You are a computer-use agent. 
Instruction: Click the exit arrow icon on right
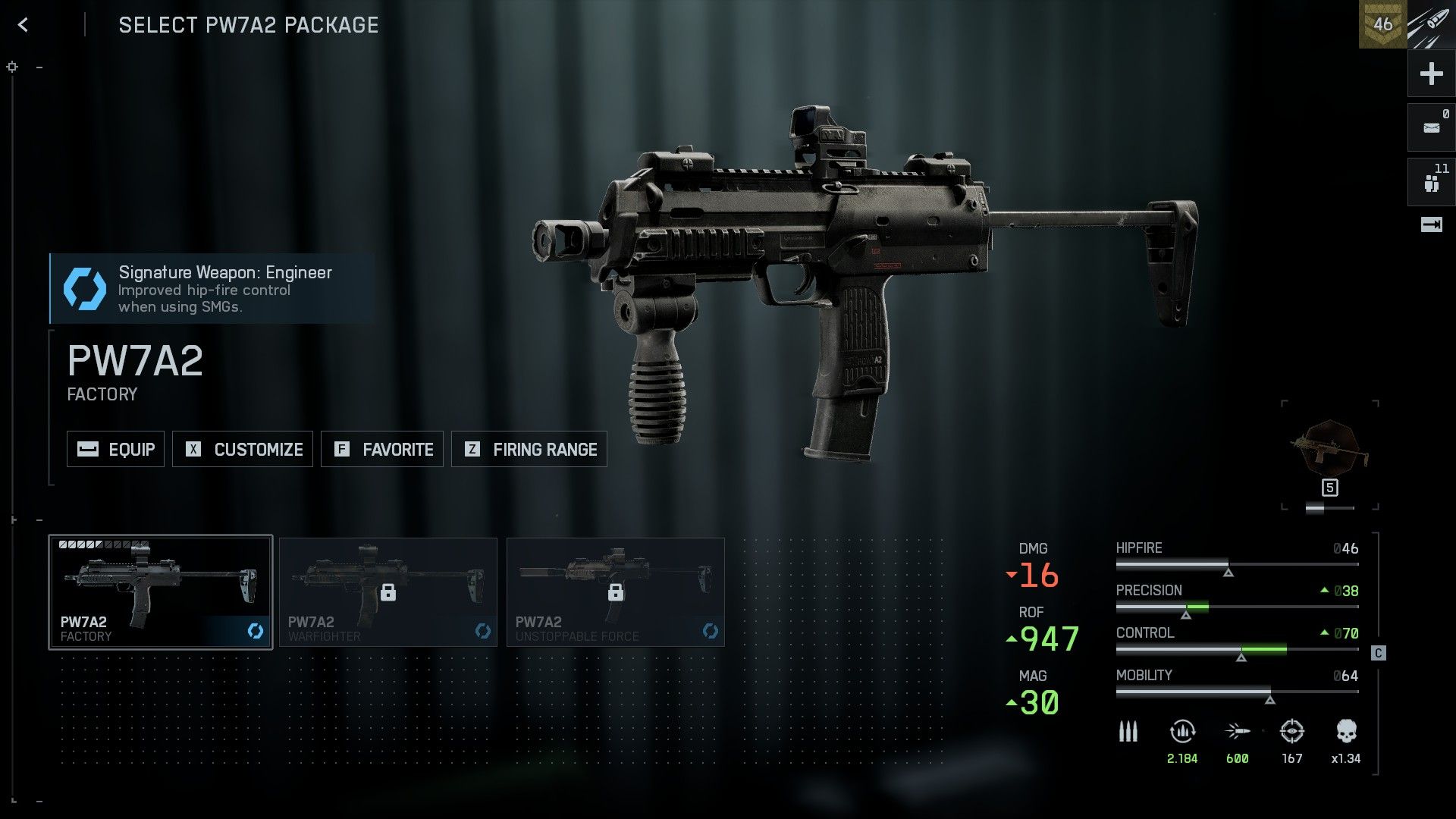coord(1431,224)
